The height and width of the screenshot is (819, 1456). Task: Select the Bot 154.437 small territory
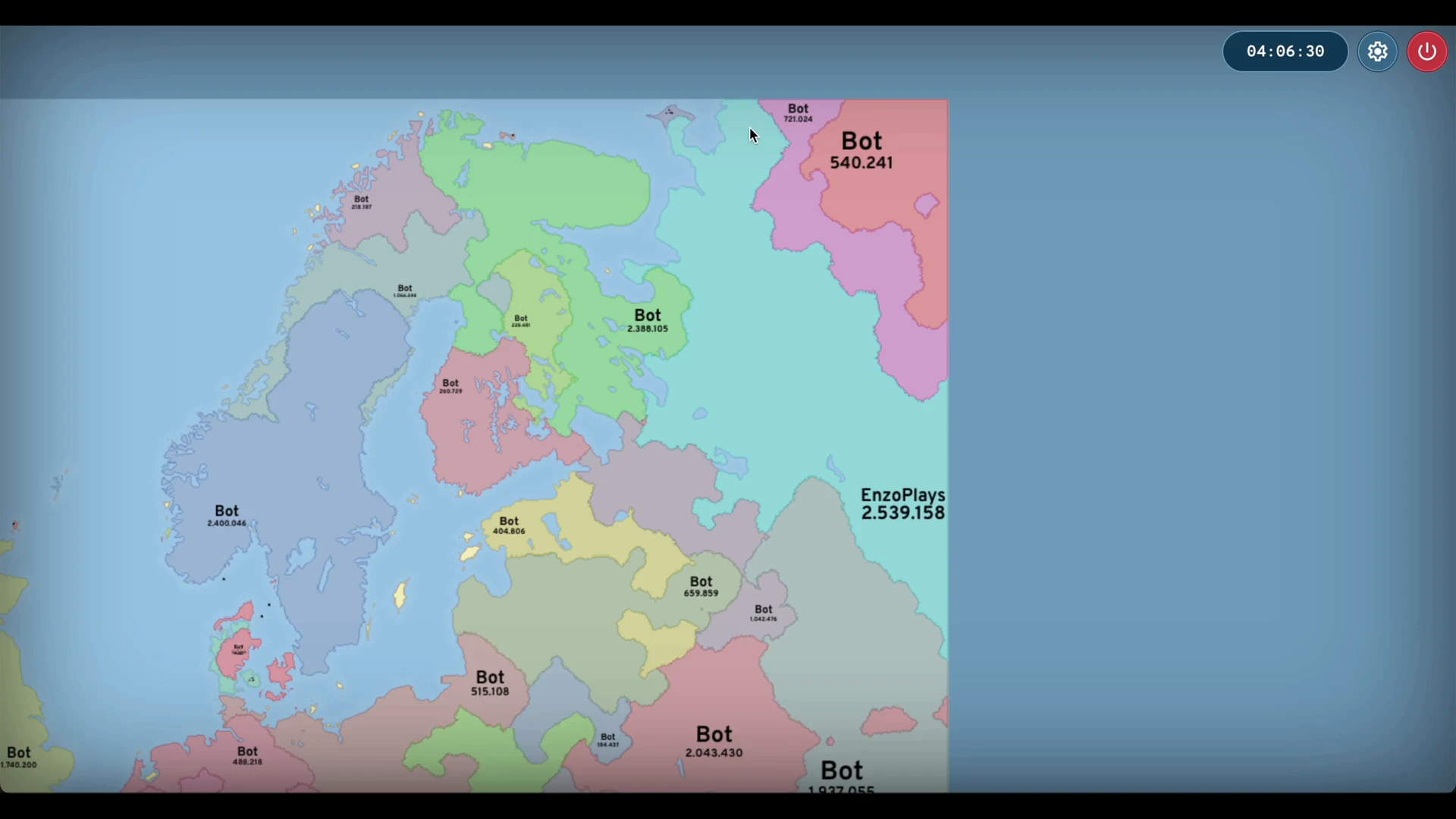click(x=607, y=739)
